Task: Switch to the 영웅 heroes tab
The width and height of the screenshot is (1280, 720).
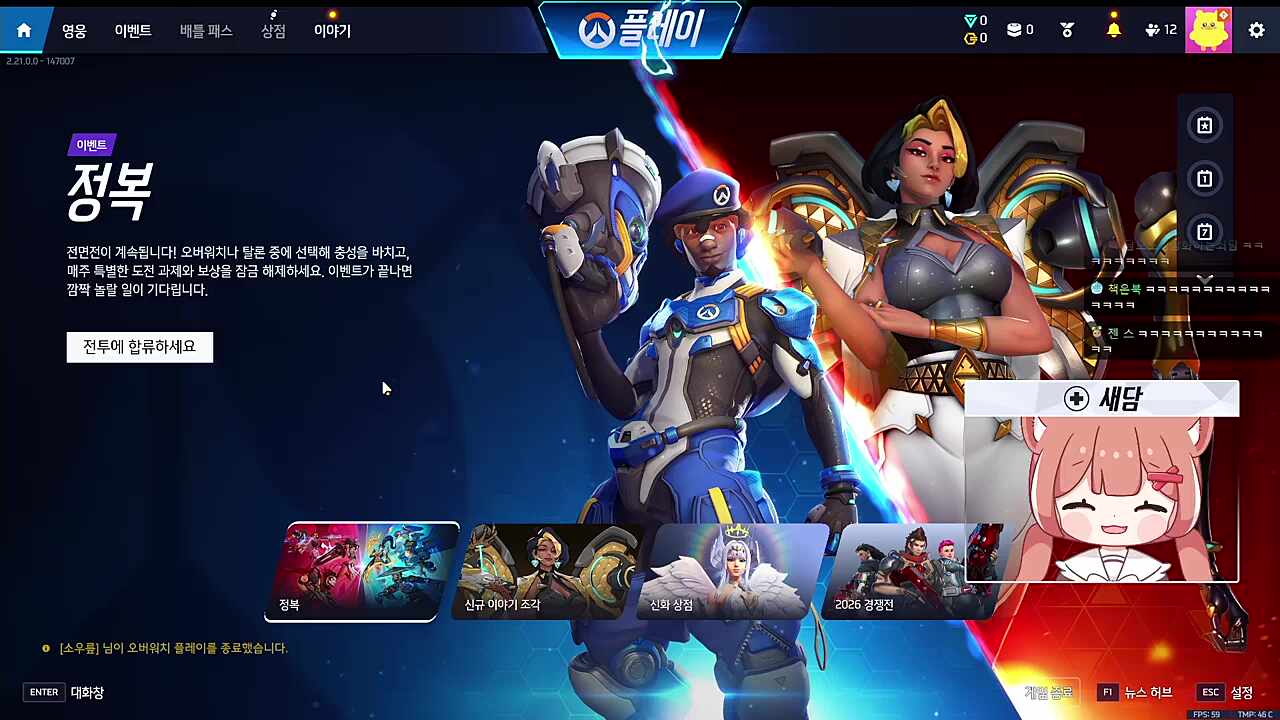Action: [75, 30]
